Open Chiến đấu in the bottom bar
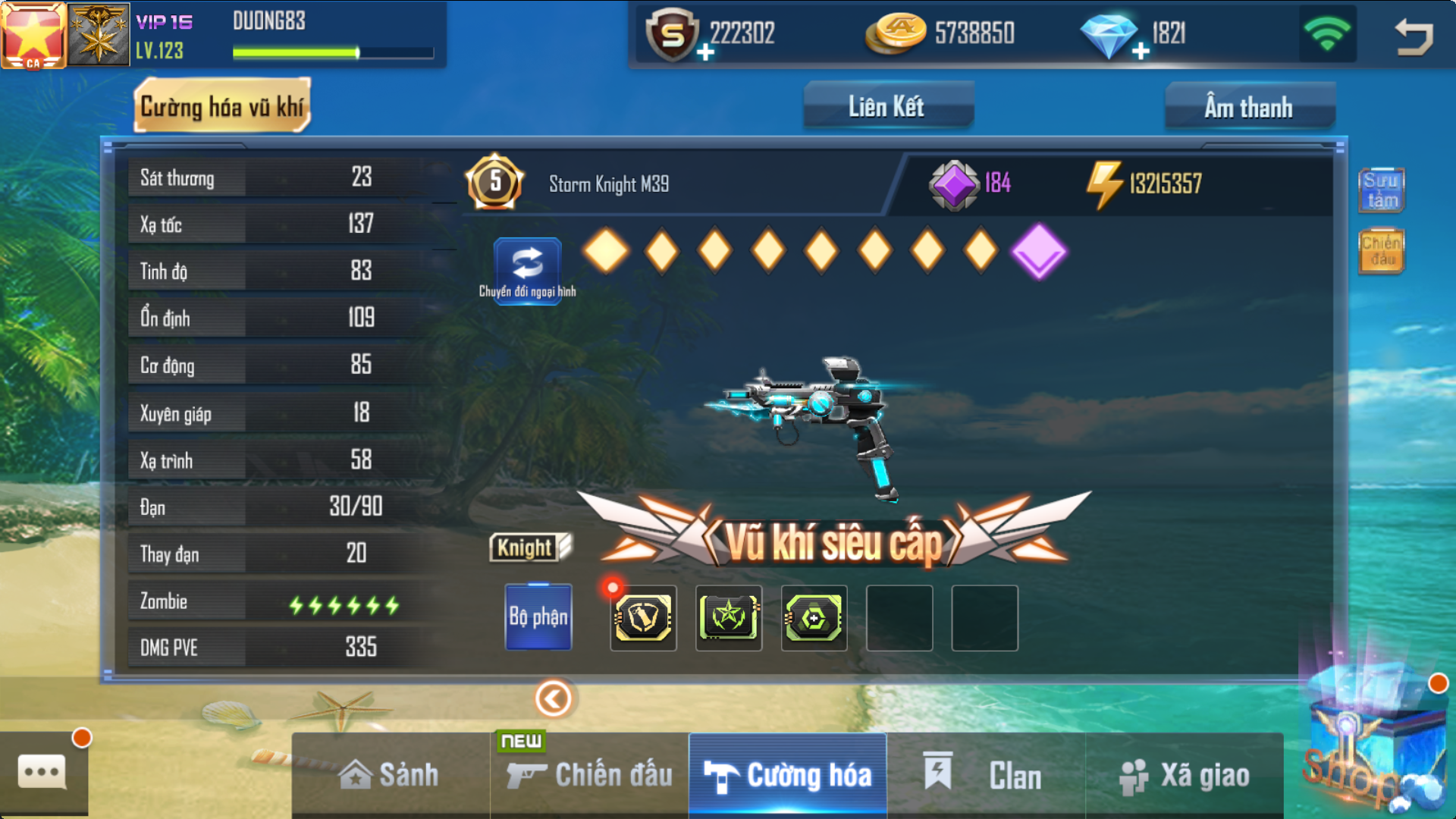This screenshot has height=819, width=1456. 590,775
